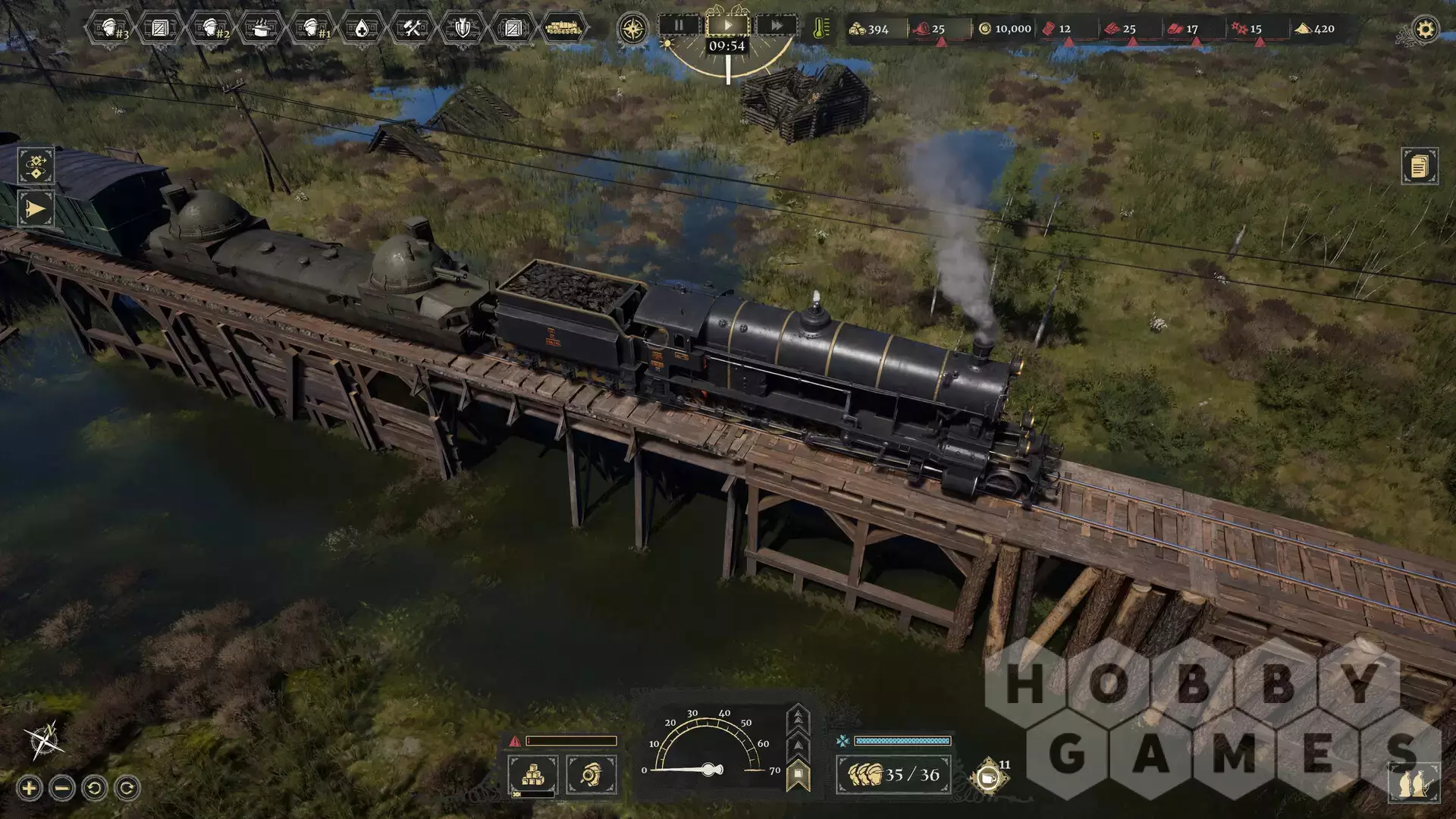This screenshot has width=1456, height=819.
Task: Rotate the camera clockwise
Action: click(x=127, y=789)
